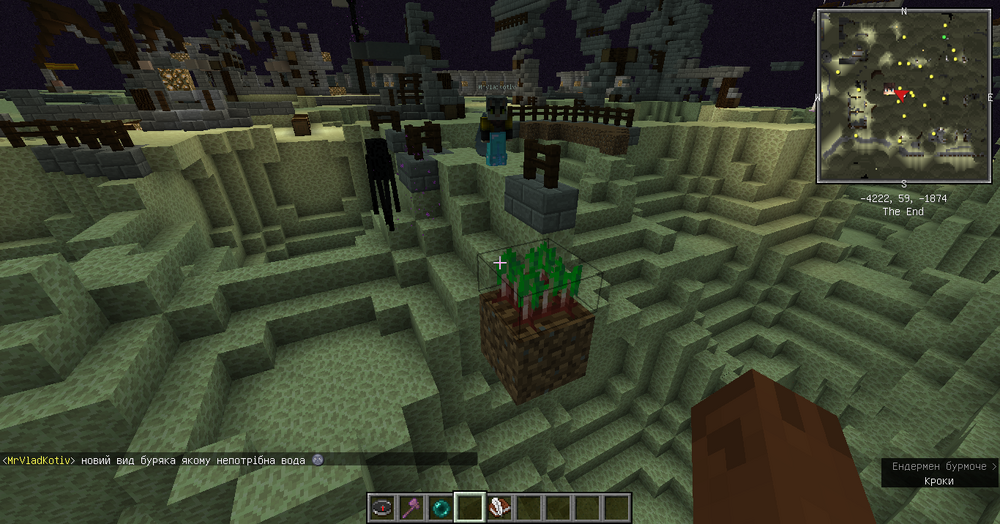This screenshot has width=1000, height=524.
Task: Click the red player arrow on minimap
Action: click(x=902, y=95)
